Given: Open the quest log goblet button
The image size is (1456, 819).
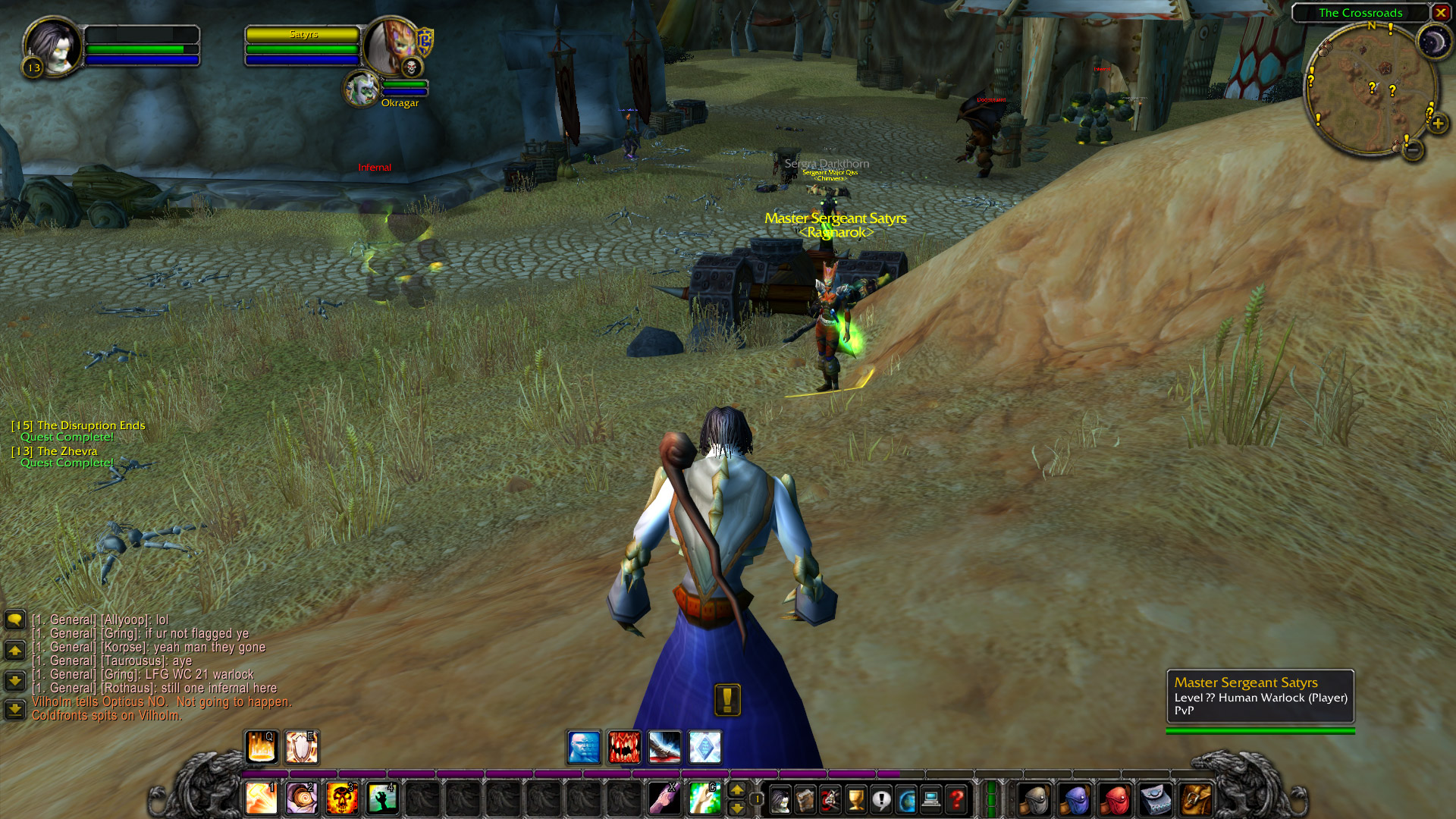Looking at the screenshot, I should click(855, 799).
